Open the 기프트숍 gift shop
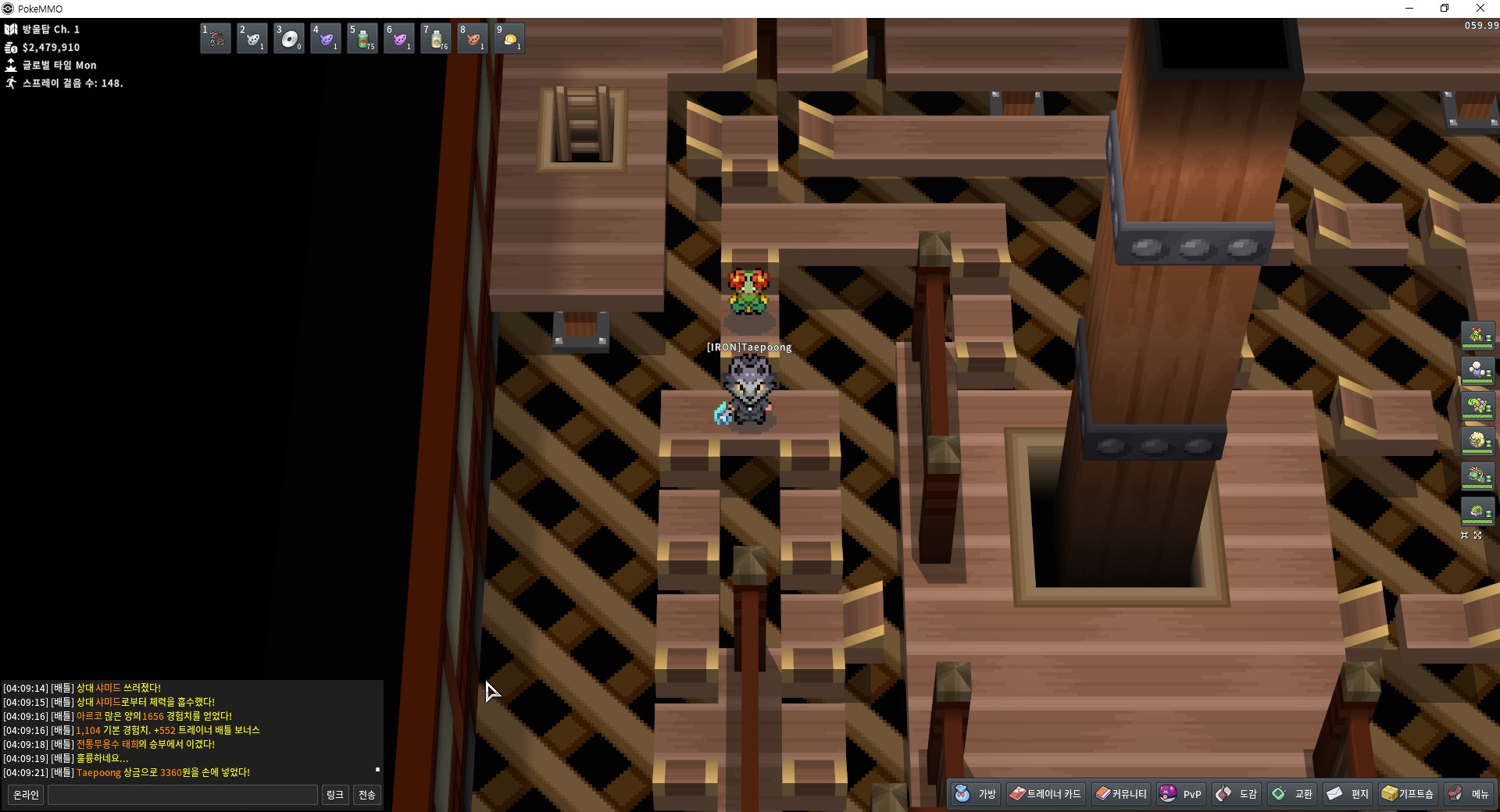Image resolution: width=1500 pixels, height=812 pixels. [x=1408, y=794]
